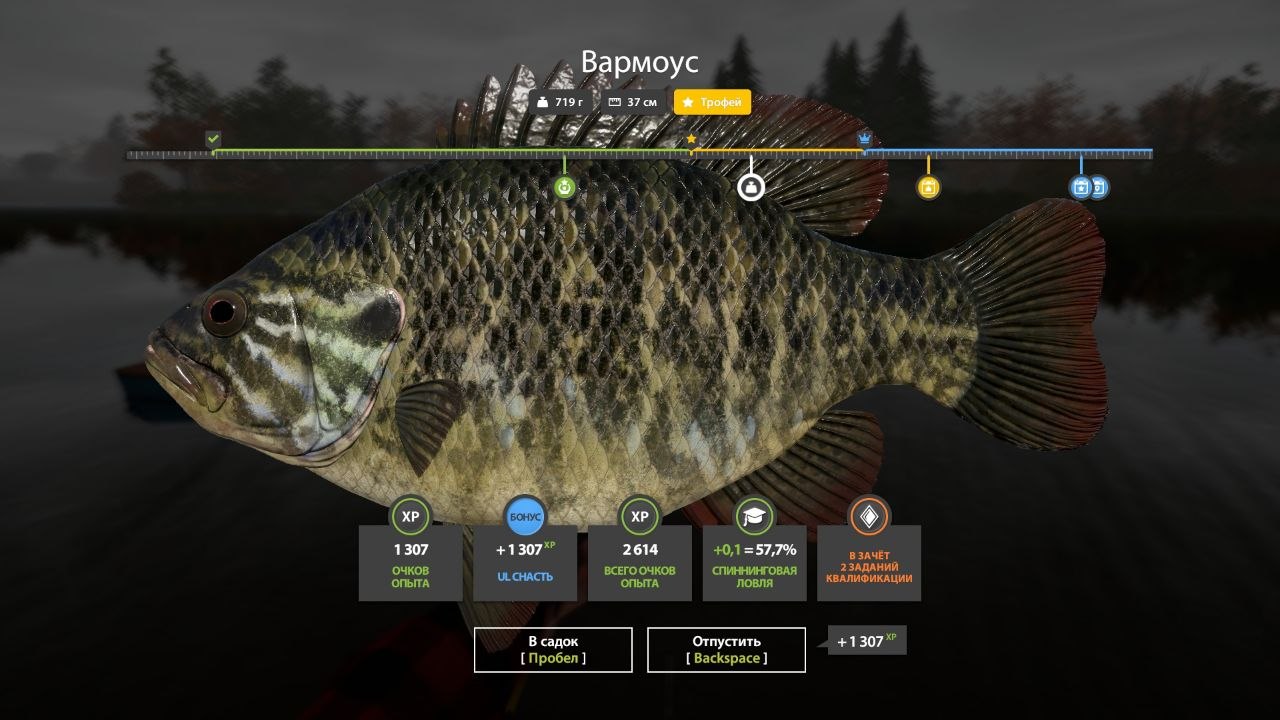Click the Спиннинговая ловля skill tile
The height and width of the screenshot is (720, 1280).
[x=755, y=561]
